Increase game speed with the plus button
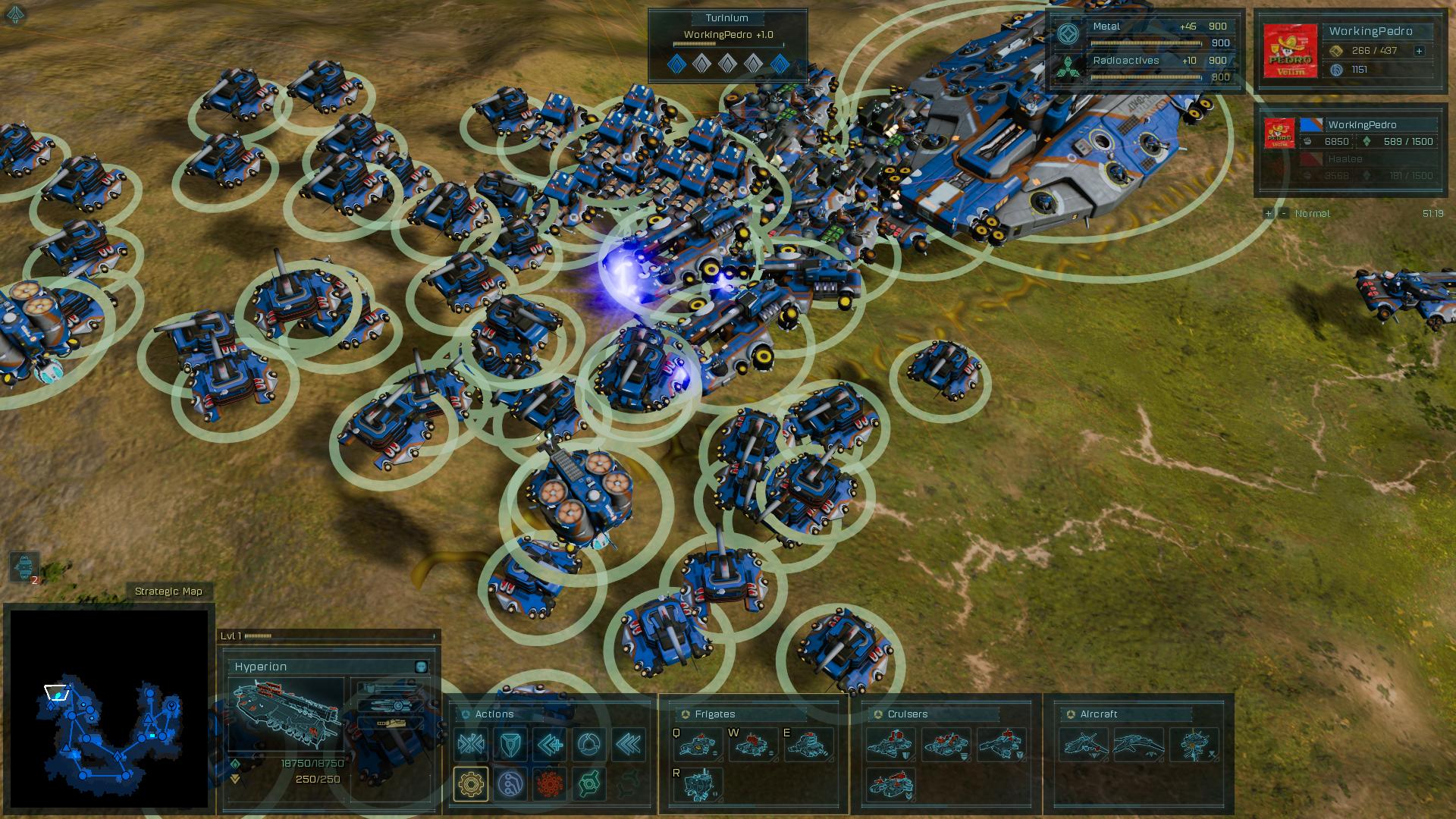 (1268, 213)
